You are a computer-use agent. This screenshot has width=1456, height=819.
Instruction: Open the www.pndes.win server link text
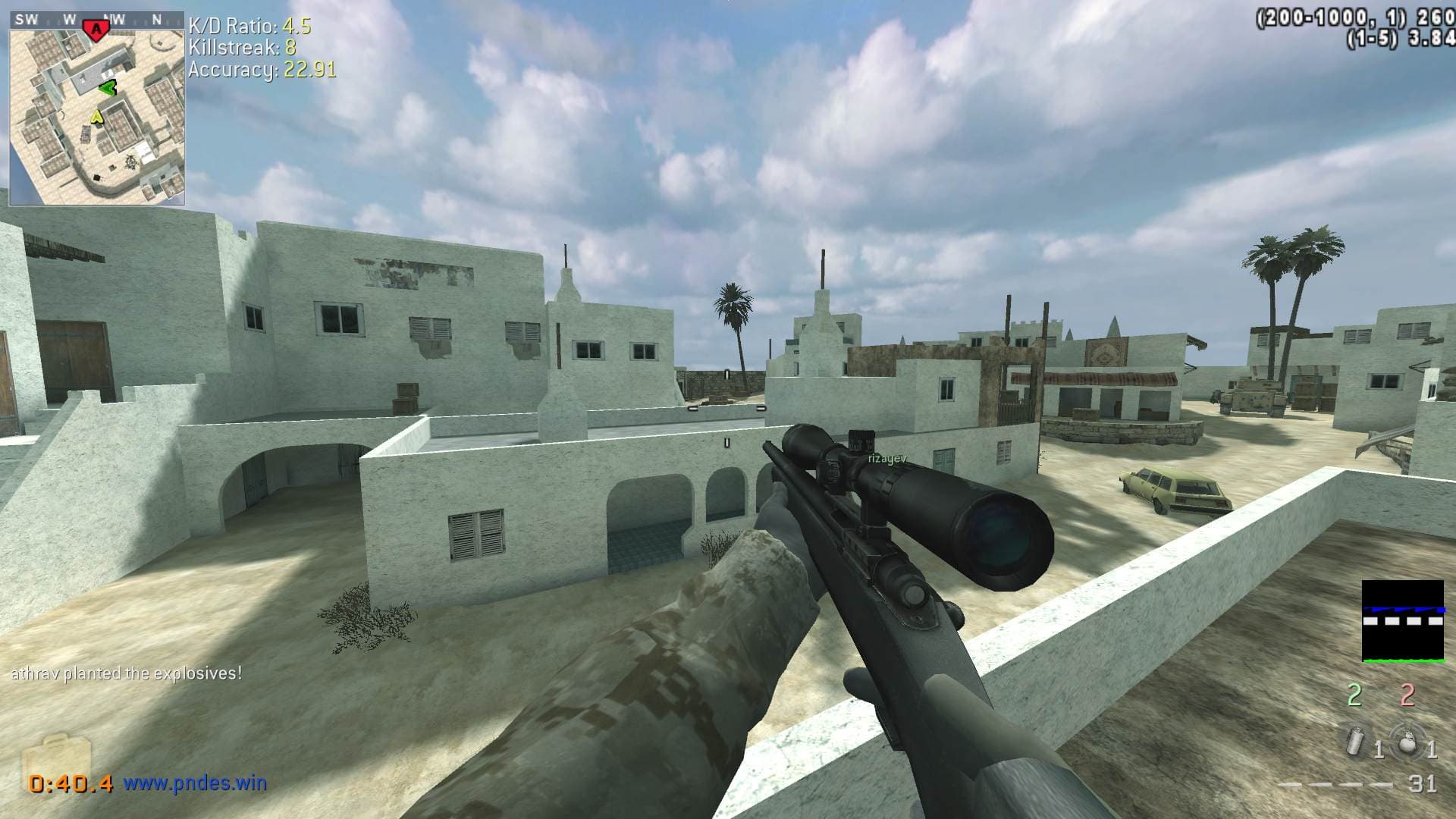(195, 783)
